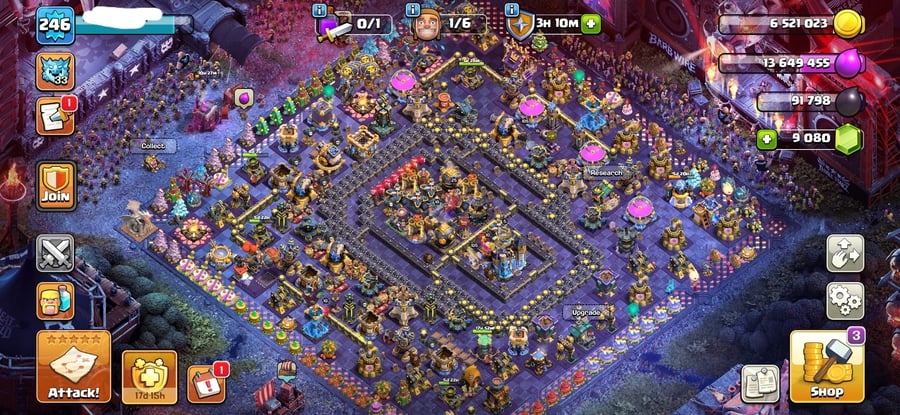Add more gems with the green plus
The image size is (900, 415).
(767, 137)
